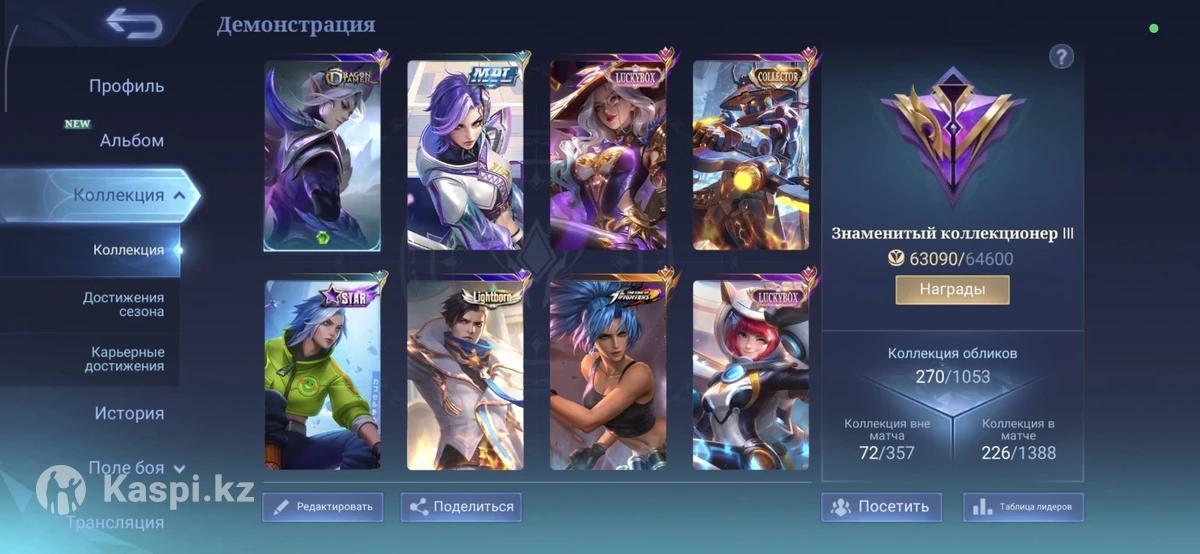Choose the MPL skin card
Image resolution: width=1200 pixels, height=554 pixels.
pyautogui.click(x=465, y=155)
